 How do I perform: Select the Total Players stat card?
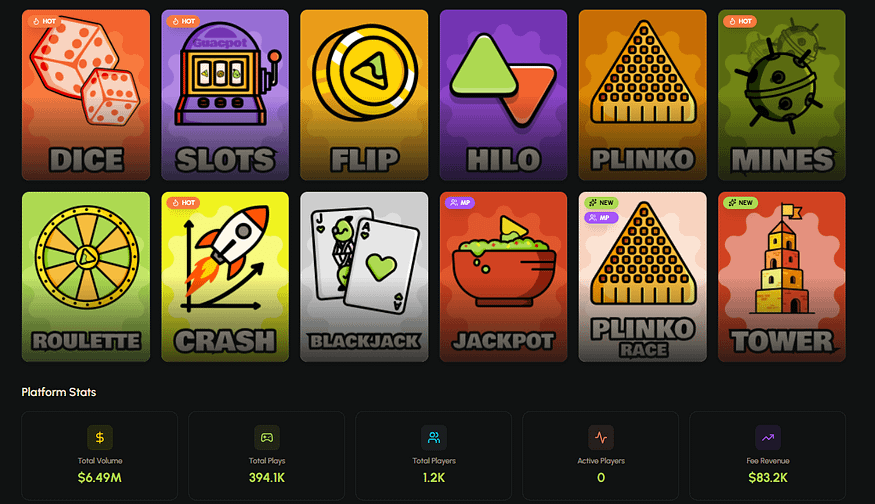(x=434, y=456)
